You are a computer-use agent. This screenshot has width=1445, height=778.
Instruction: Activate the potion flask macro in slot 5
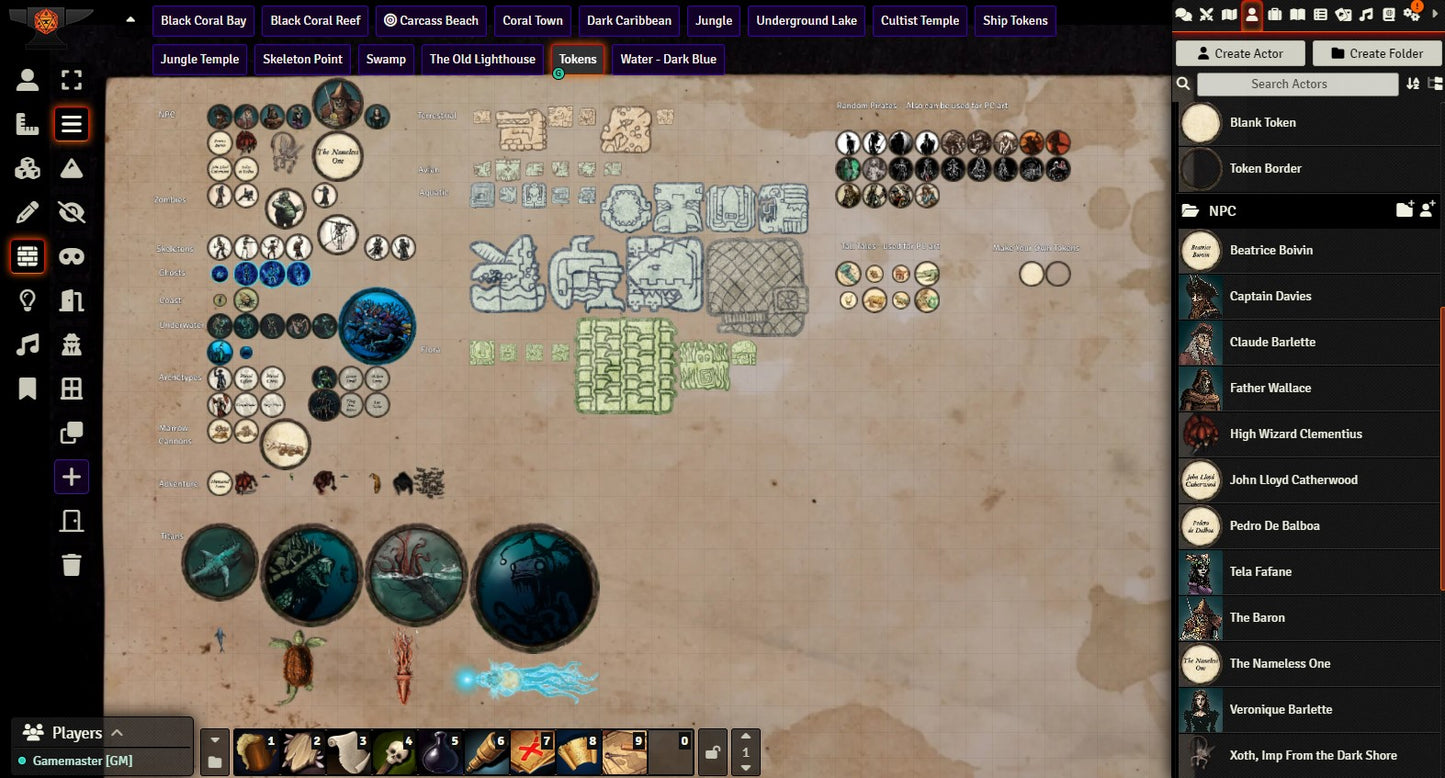click(440, 752)
